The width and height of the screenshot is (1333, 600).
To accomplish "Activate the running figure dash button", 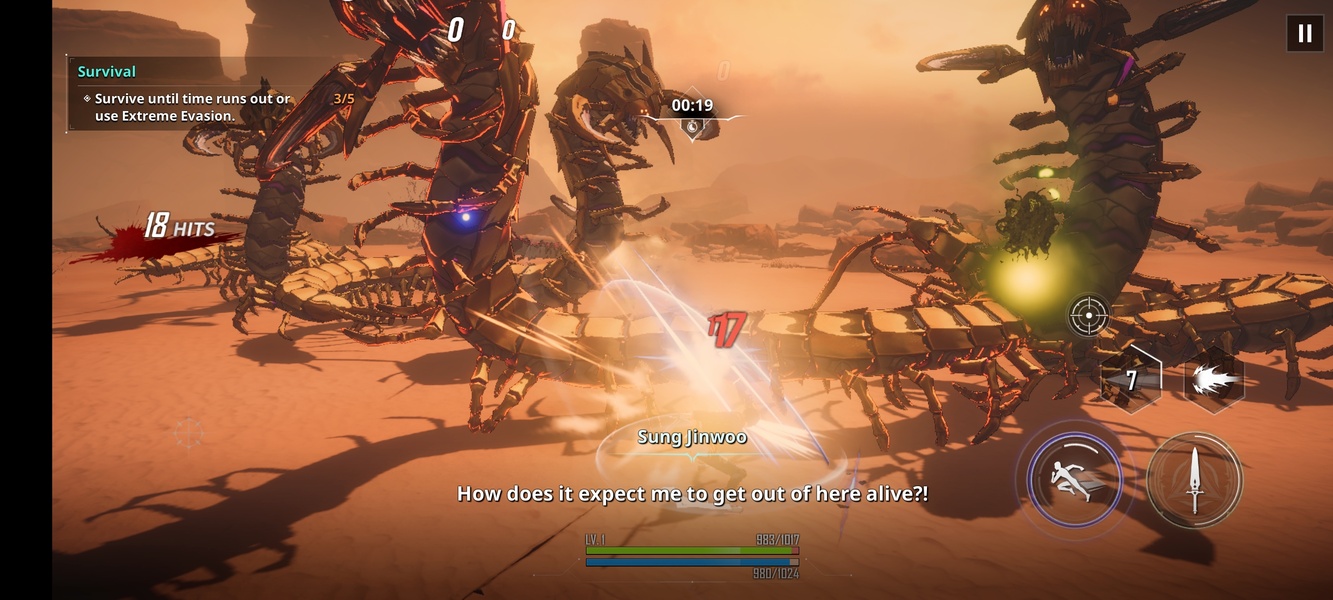I will pos(1074,480).
